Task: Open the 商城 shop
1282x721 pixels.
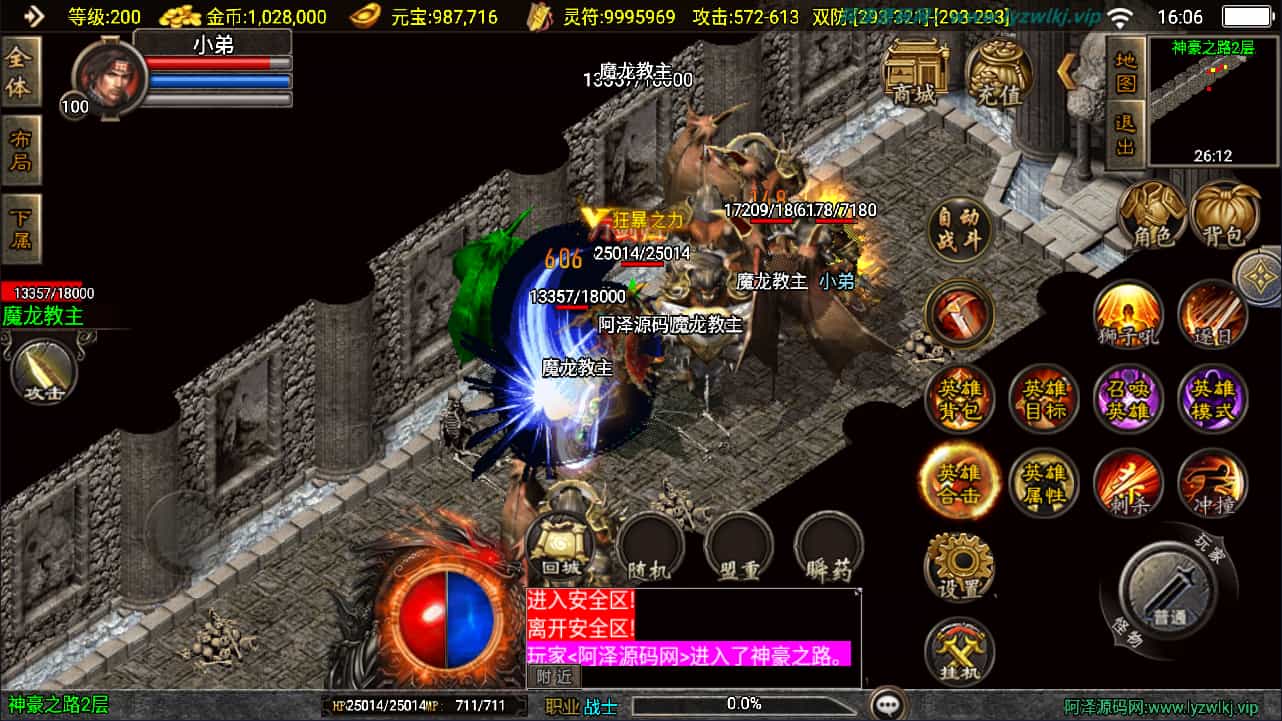Action: click(x=916, y=72)
